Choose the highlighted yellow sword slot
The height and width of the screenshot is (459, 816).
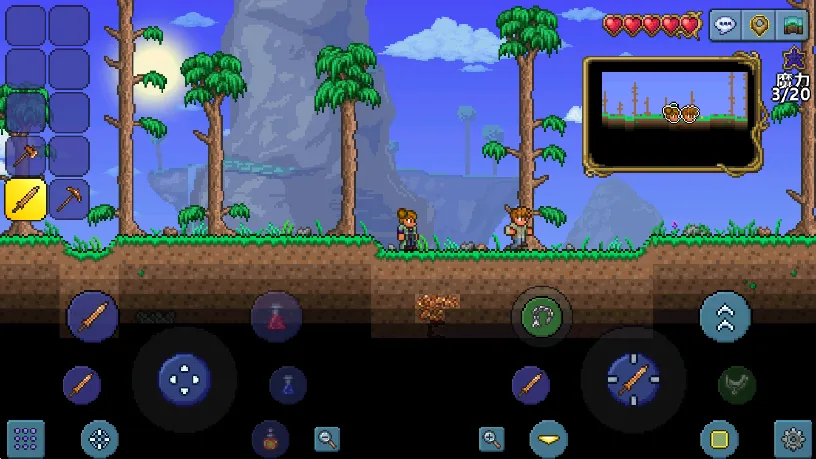(x=25, y=199)
